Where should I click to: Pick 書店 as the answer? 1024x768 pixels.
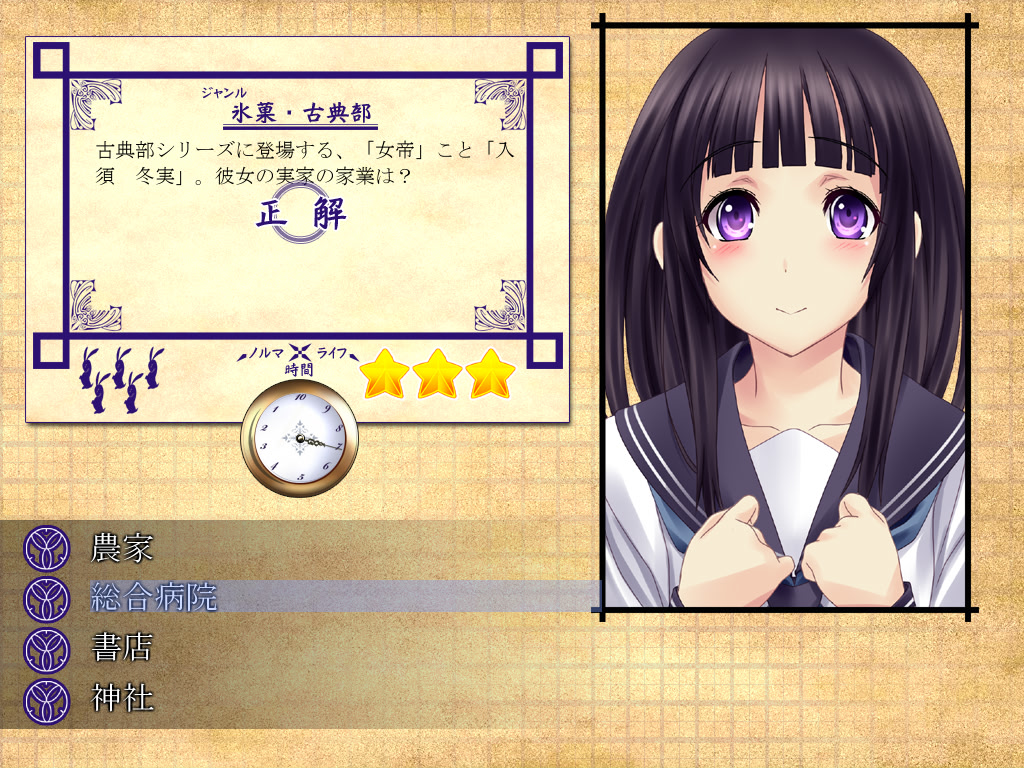(121, 647)
